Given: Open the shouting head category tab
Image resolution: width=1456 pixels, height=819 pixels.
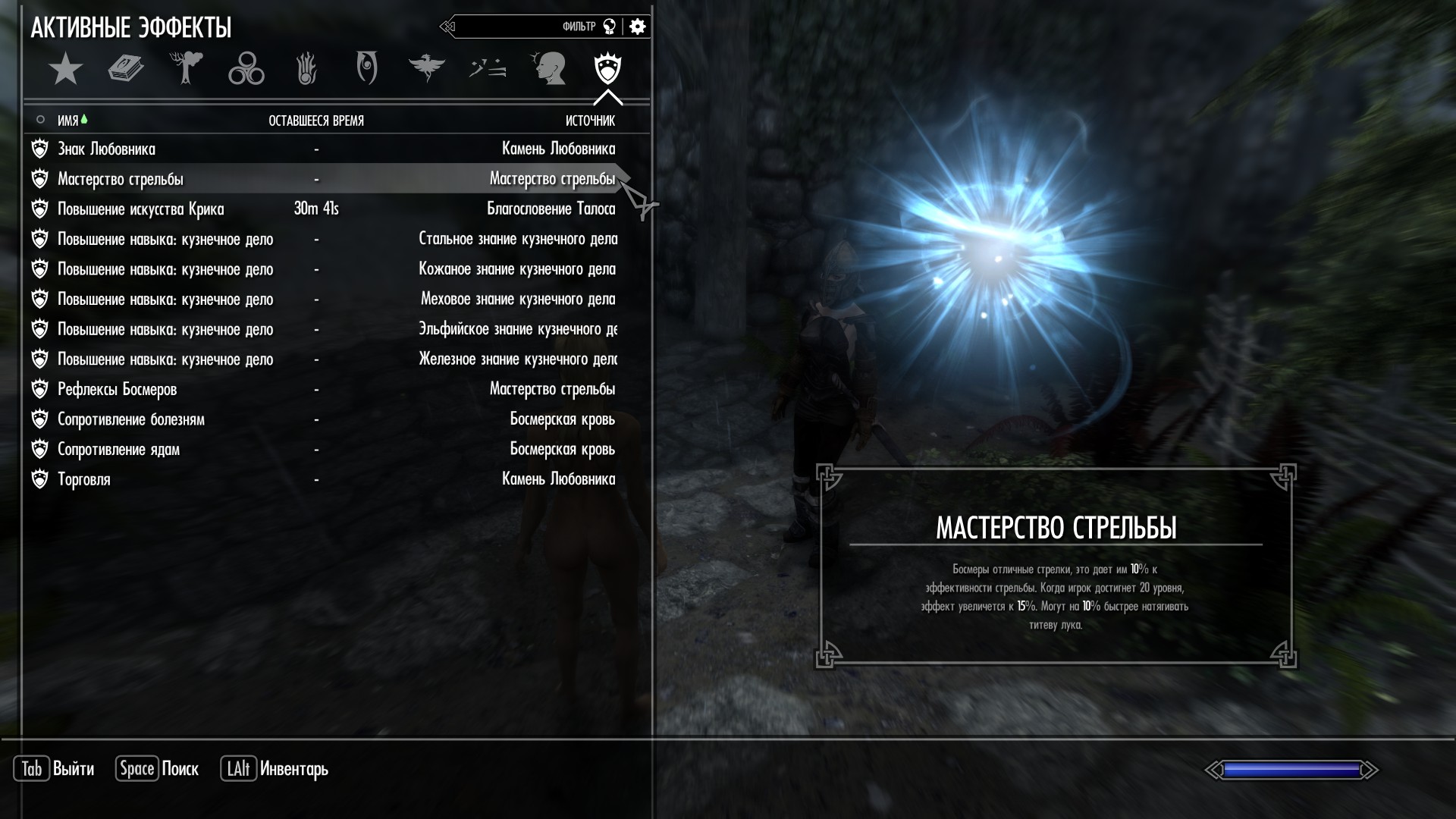Looking at the screenshot, I should [x=548, y=69].
